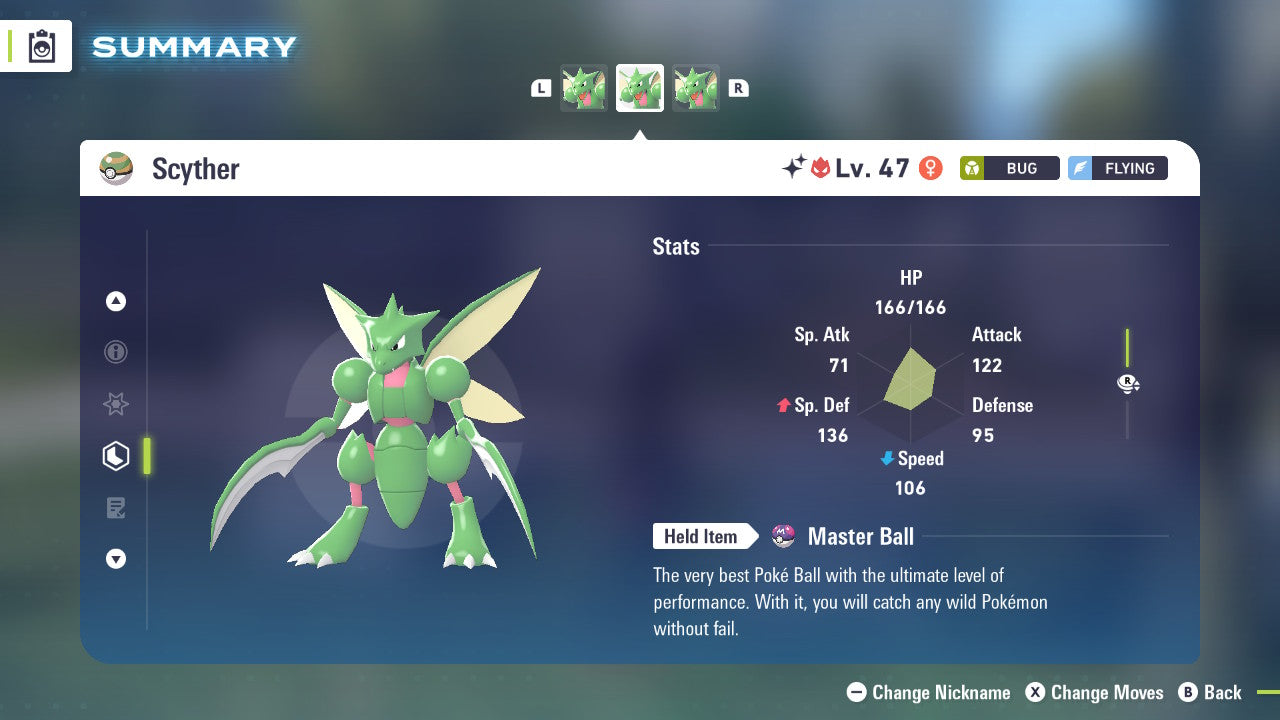Image resolution: width=1280 pixels, height=720 pixels.
Task: Click the R-stick model rotate indicator
Action: point(1128,383)
